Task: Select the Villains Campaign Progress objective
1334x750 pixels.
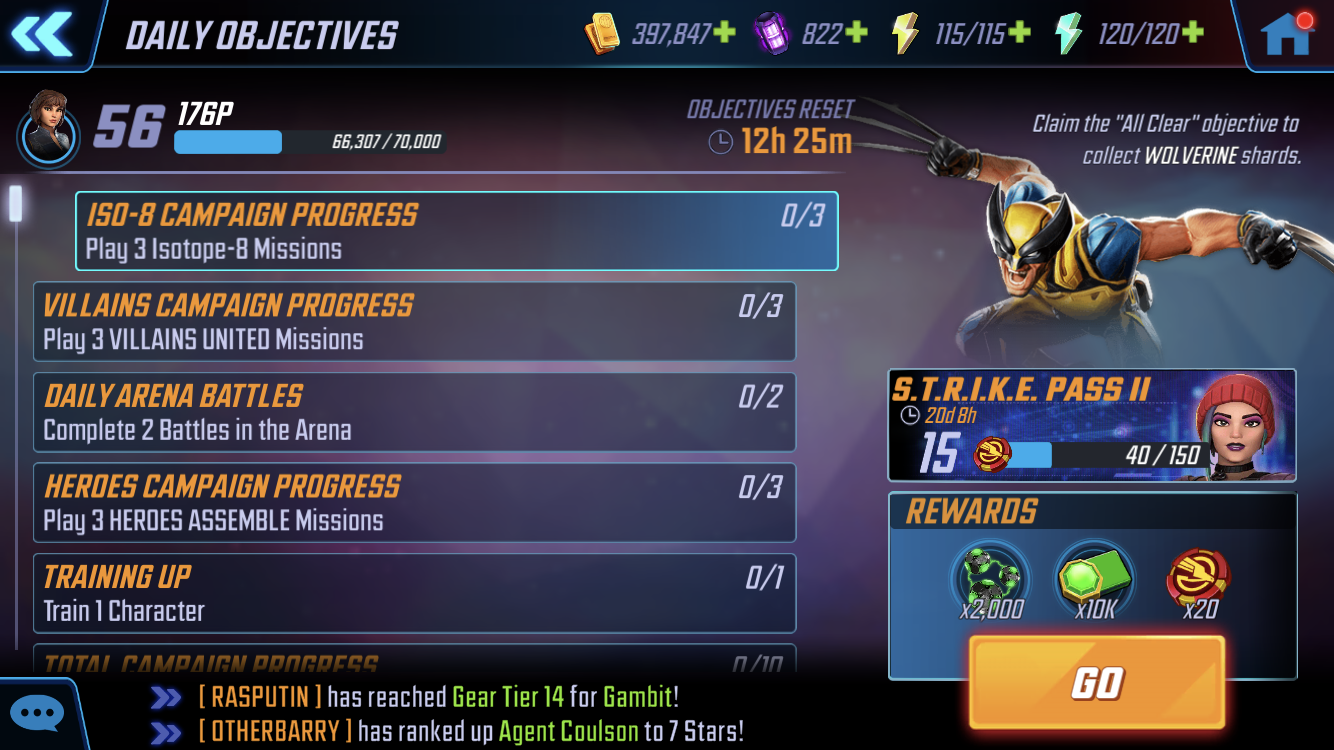Action: coord(414,321)
